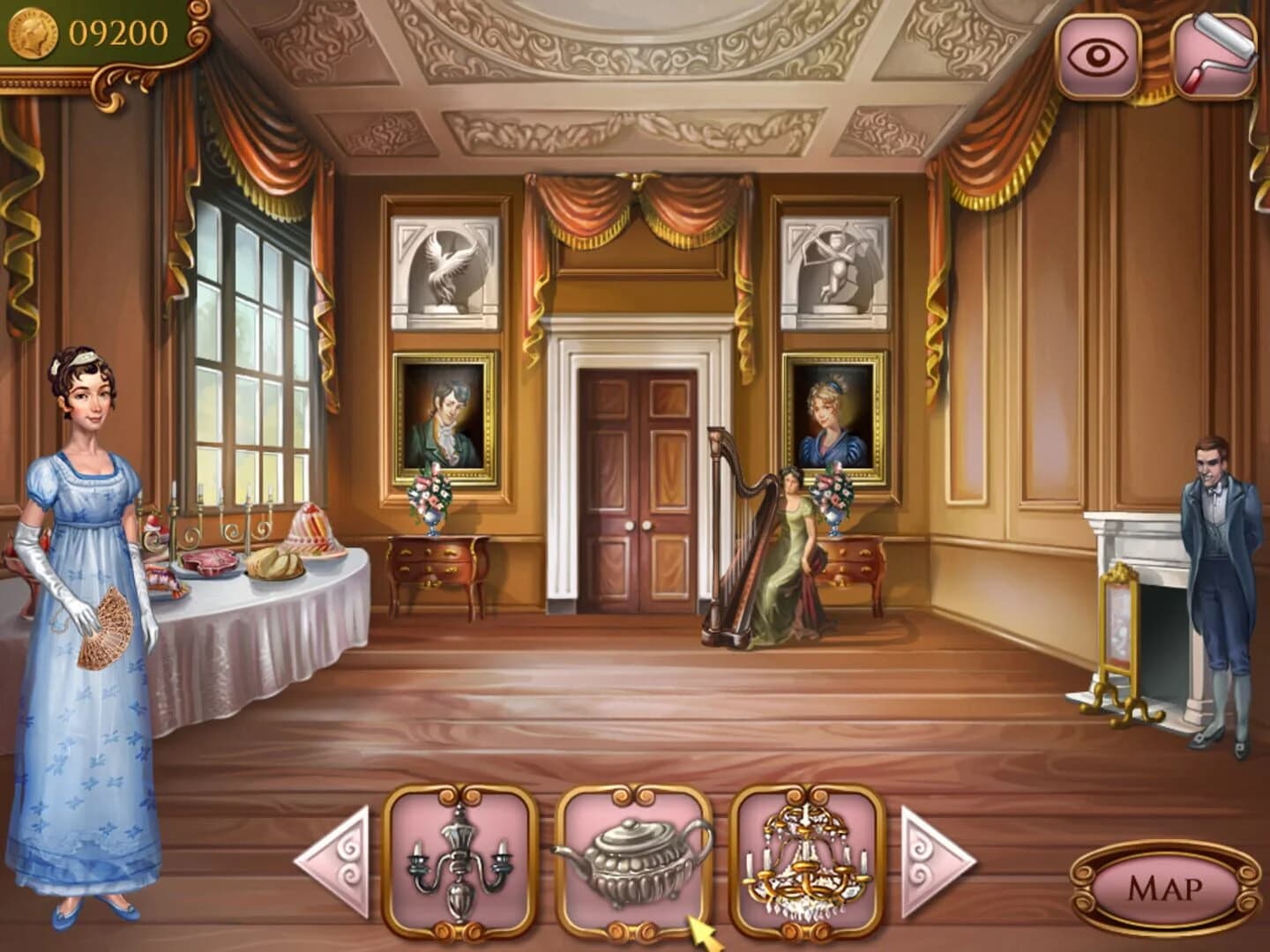Image resolution: width=1270 pixels, height=952 pixels.
Task: Click the coin total reading 09200
Action: point(116,32)
